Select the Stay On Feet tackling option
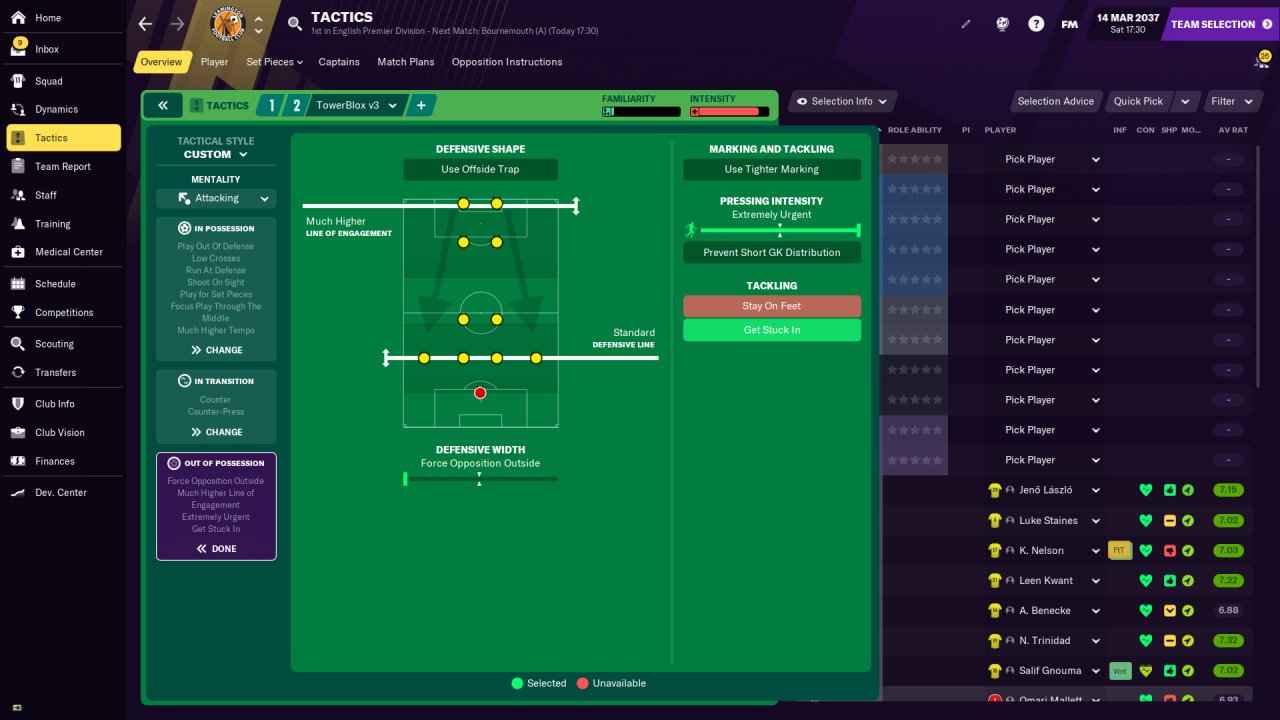The image size is (1280, 720). tap(771, 306)
